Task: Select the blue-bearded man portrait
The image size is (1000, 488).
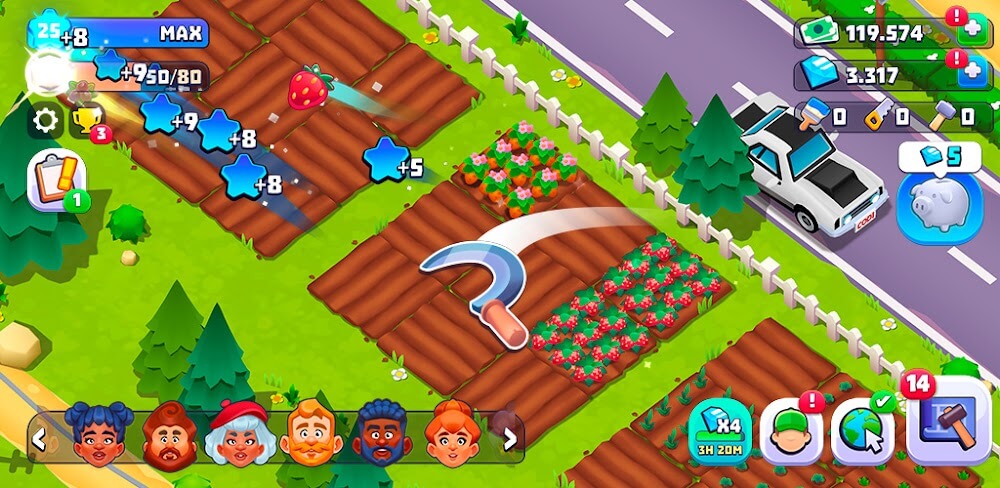Action: (381, 435)
